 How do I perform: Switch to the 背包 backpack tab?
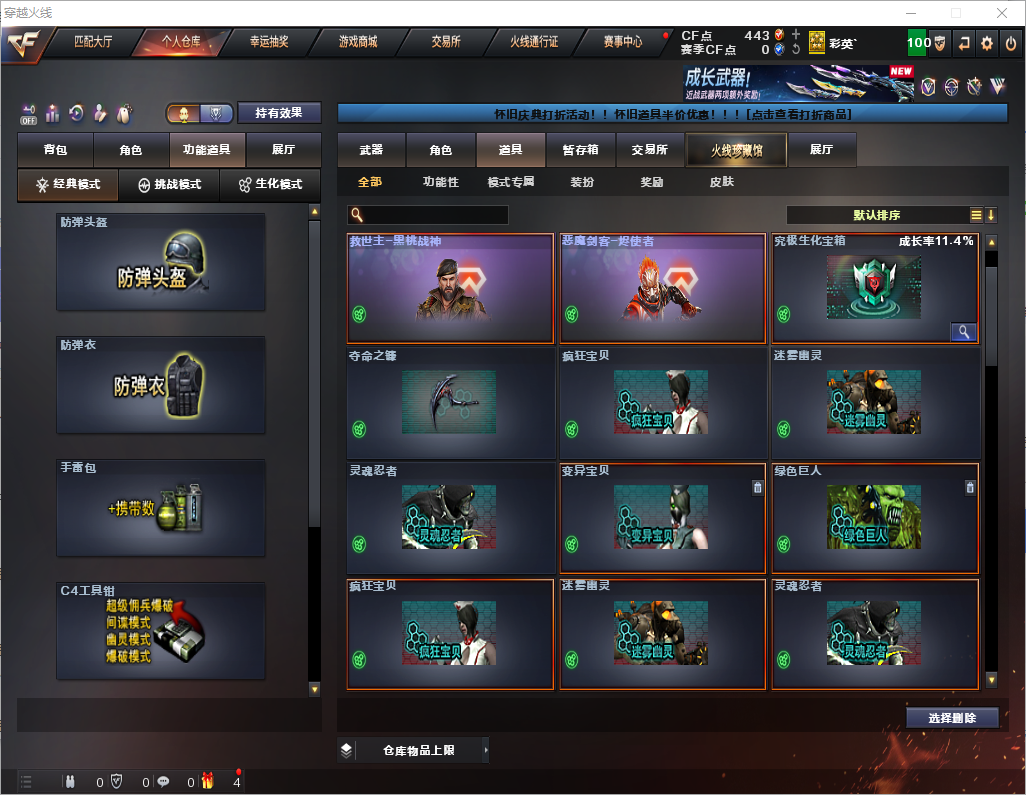tap(55, 150)
